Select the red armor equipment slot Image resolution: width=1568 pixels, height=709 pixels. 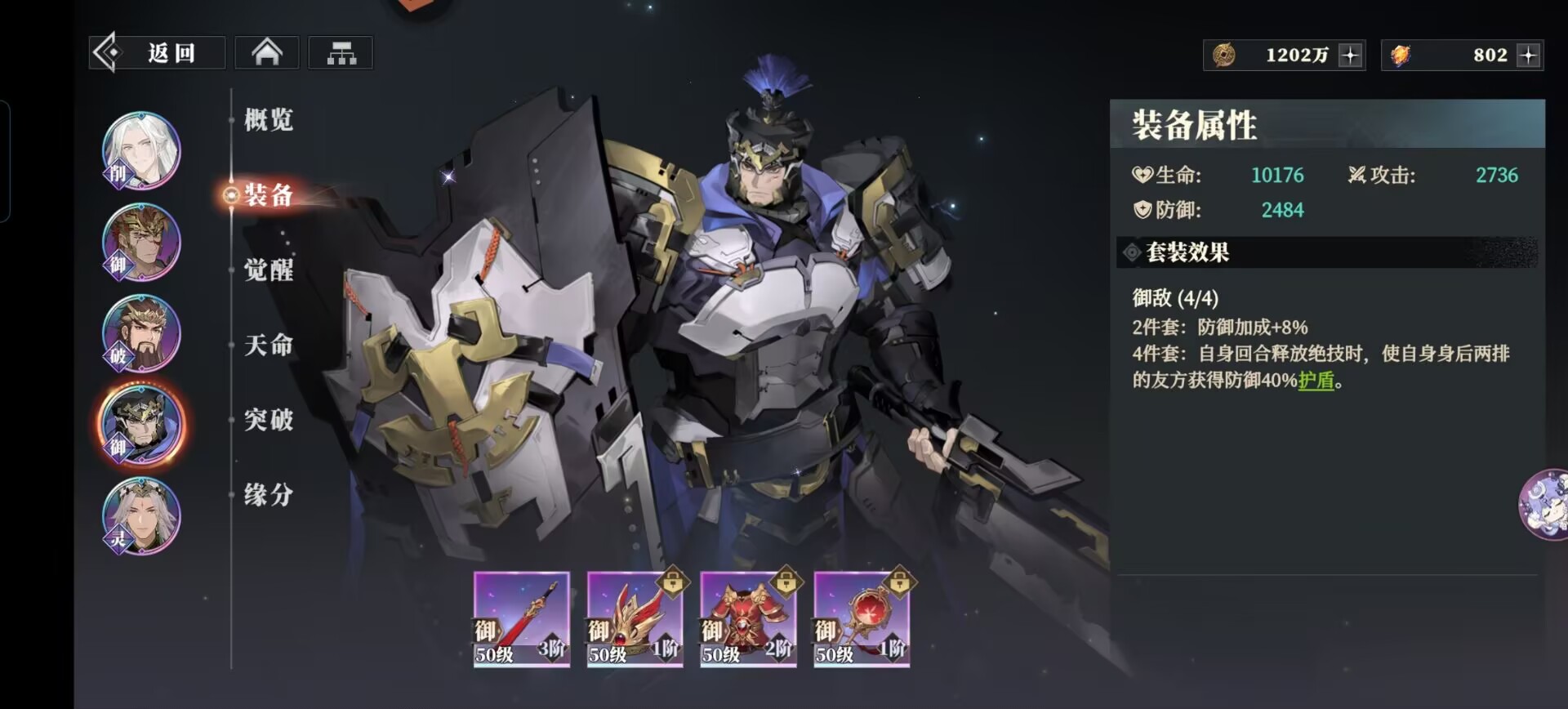click(x=748, y=619)
